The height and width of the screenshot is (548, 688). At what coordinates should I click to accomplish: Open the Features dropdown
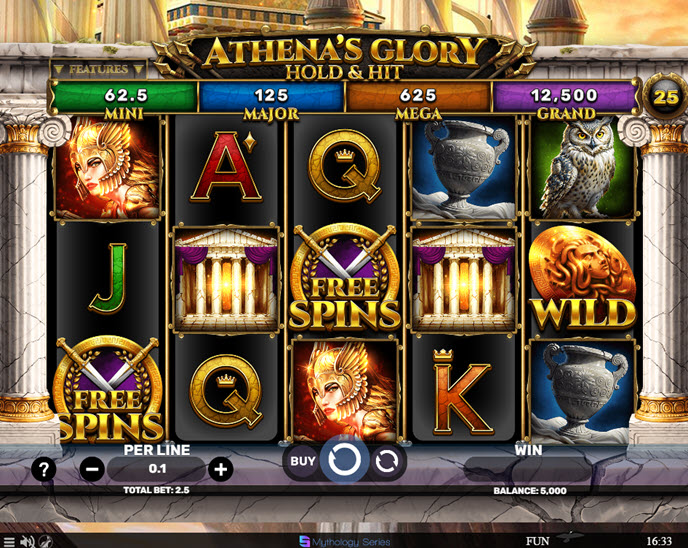pyautogui.click(x=98, y=69)
